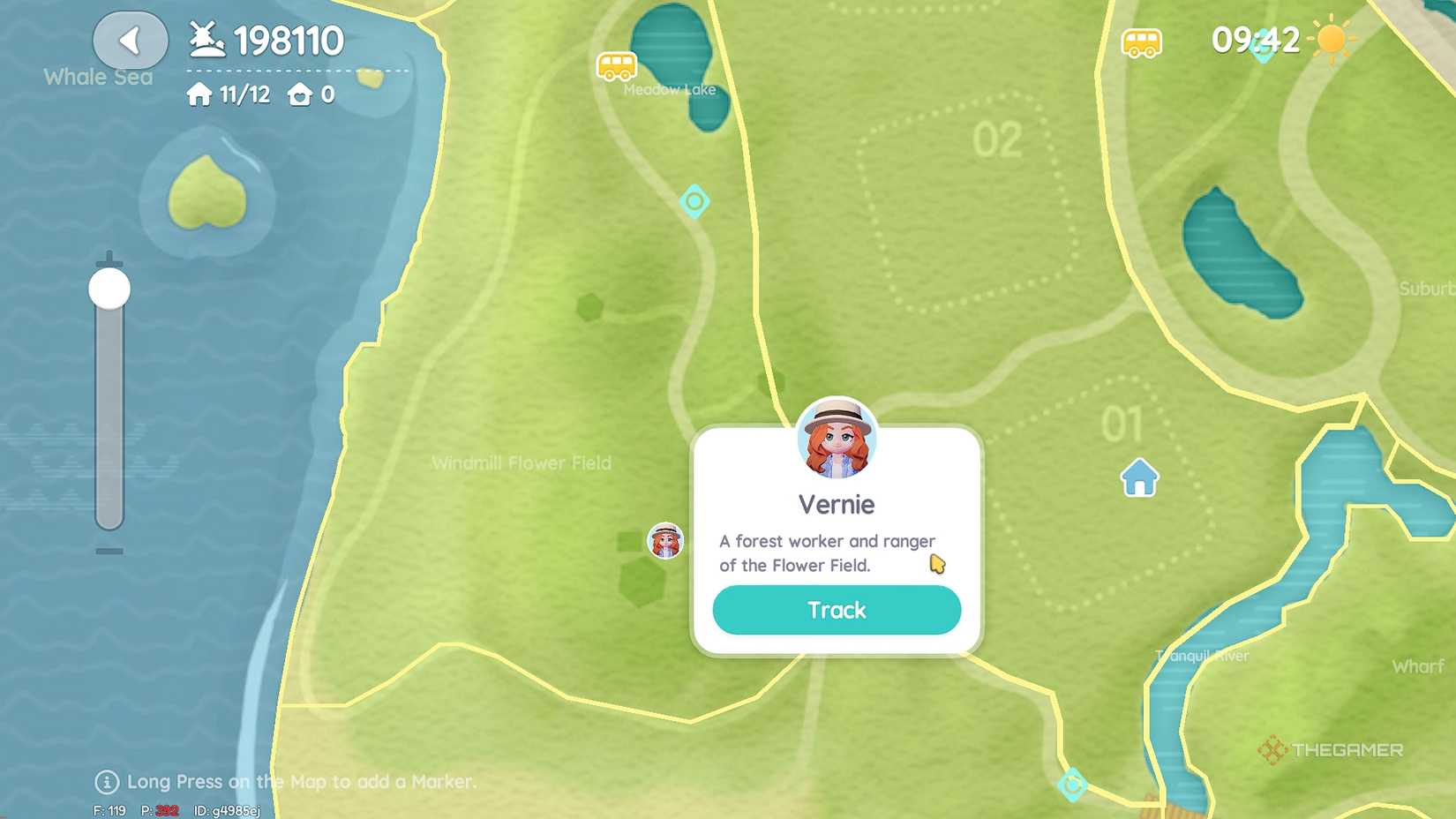The image size is (1456, 819).
Task: Click Vernie's portrait marker on the map
Action: (664, 541)
